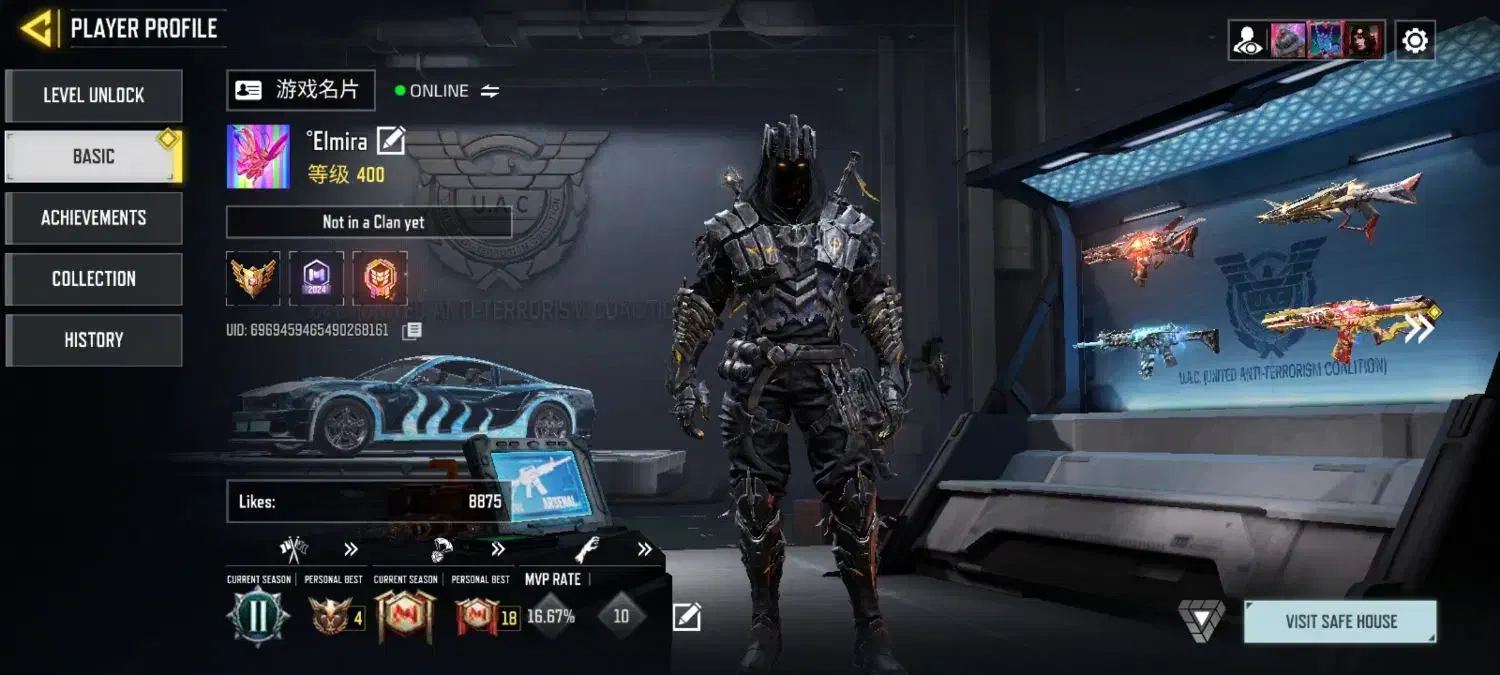Select the Basic profile tab
The width and height of the screenshot is (1500, 675).
[94, 157]
